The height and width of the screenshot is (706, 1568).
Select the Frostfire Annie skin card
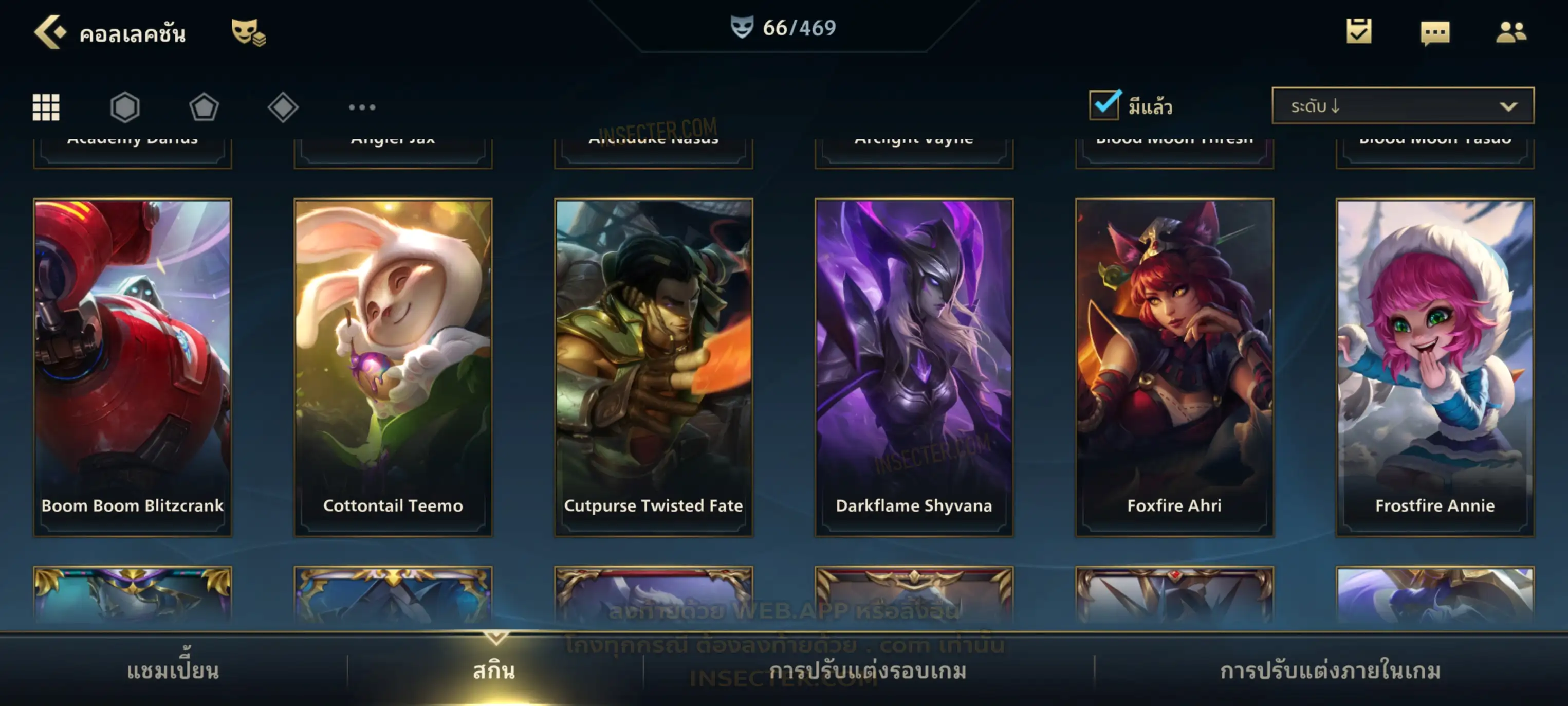(x=1435, y=367)
